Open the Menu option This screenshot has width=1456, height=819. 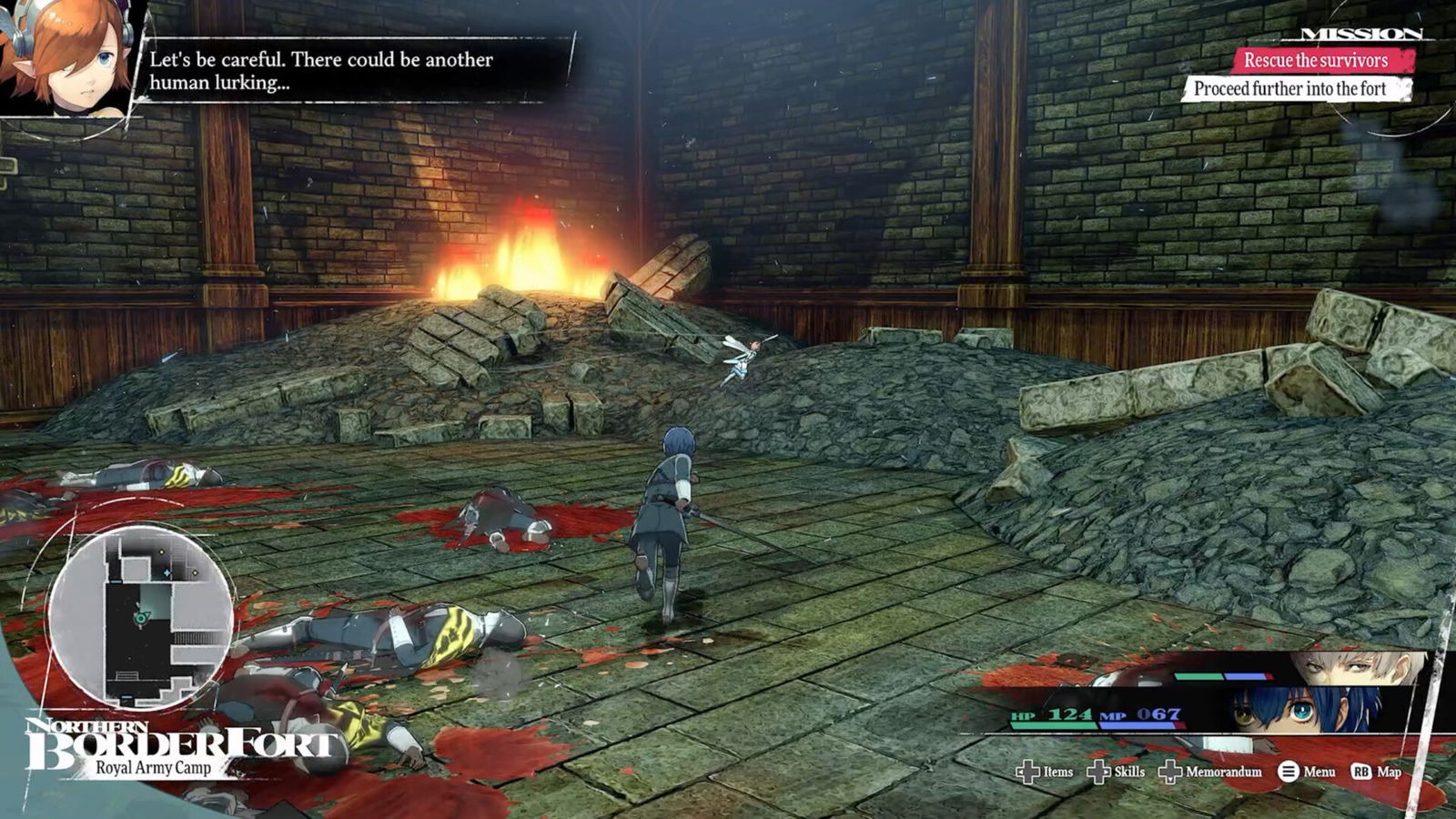(x=1307, y=772)
